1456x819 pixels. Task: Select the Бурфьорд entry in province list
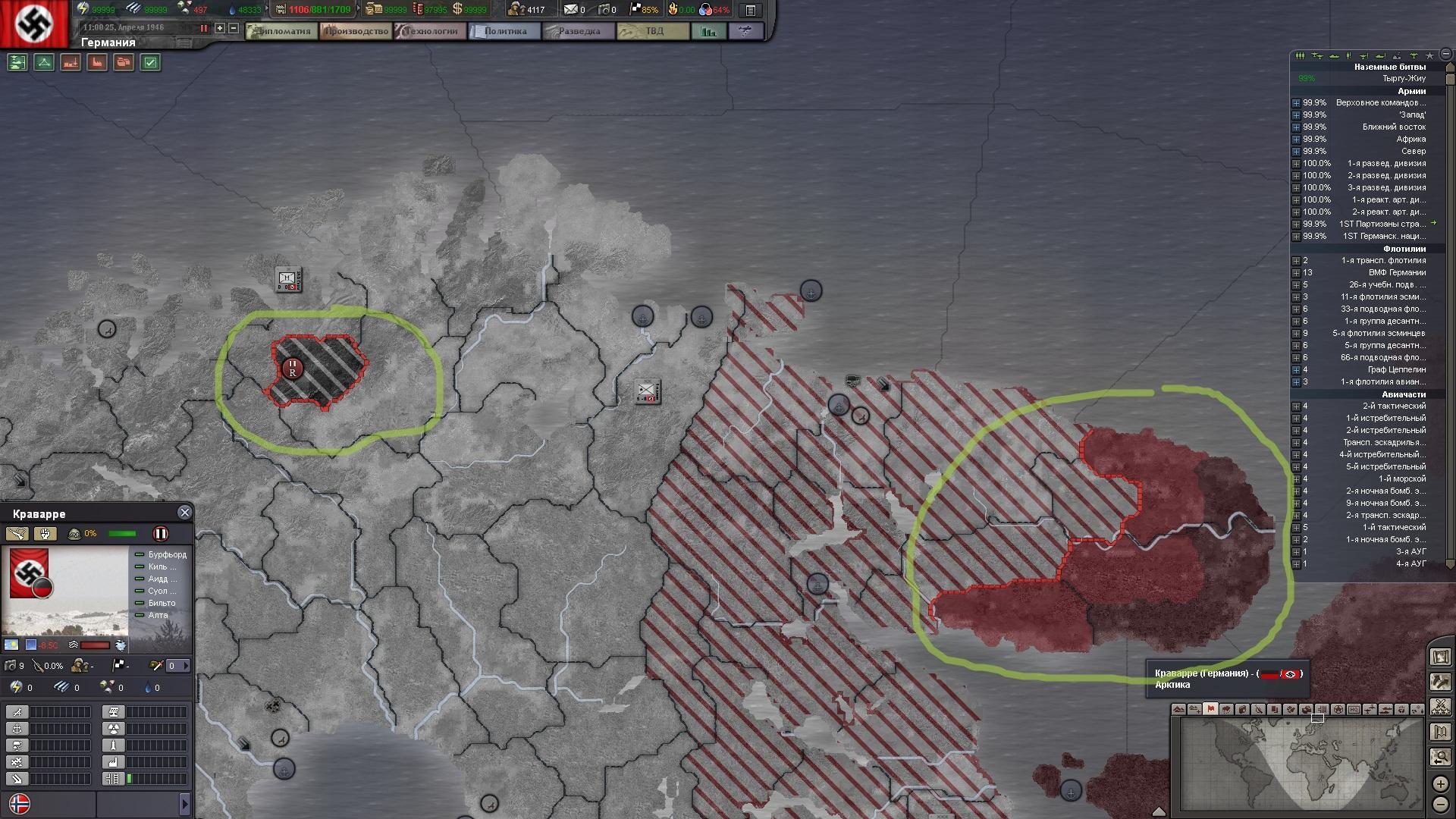click(x=167, y=554)
